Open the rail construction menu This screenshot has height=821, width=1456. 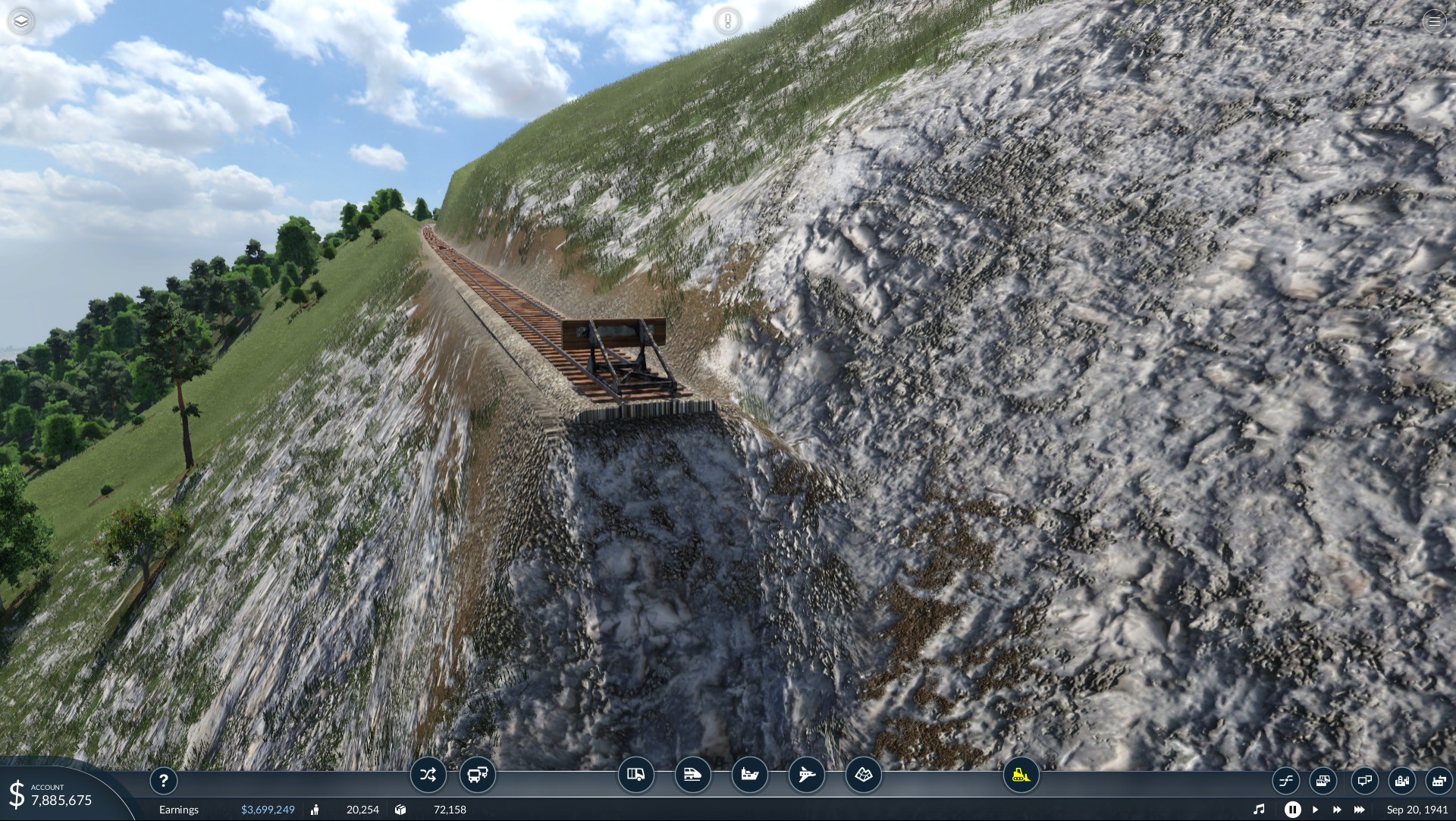point(692,775)
